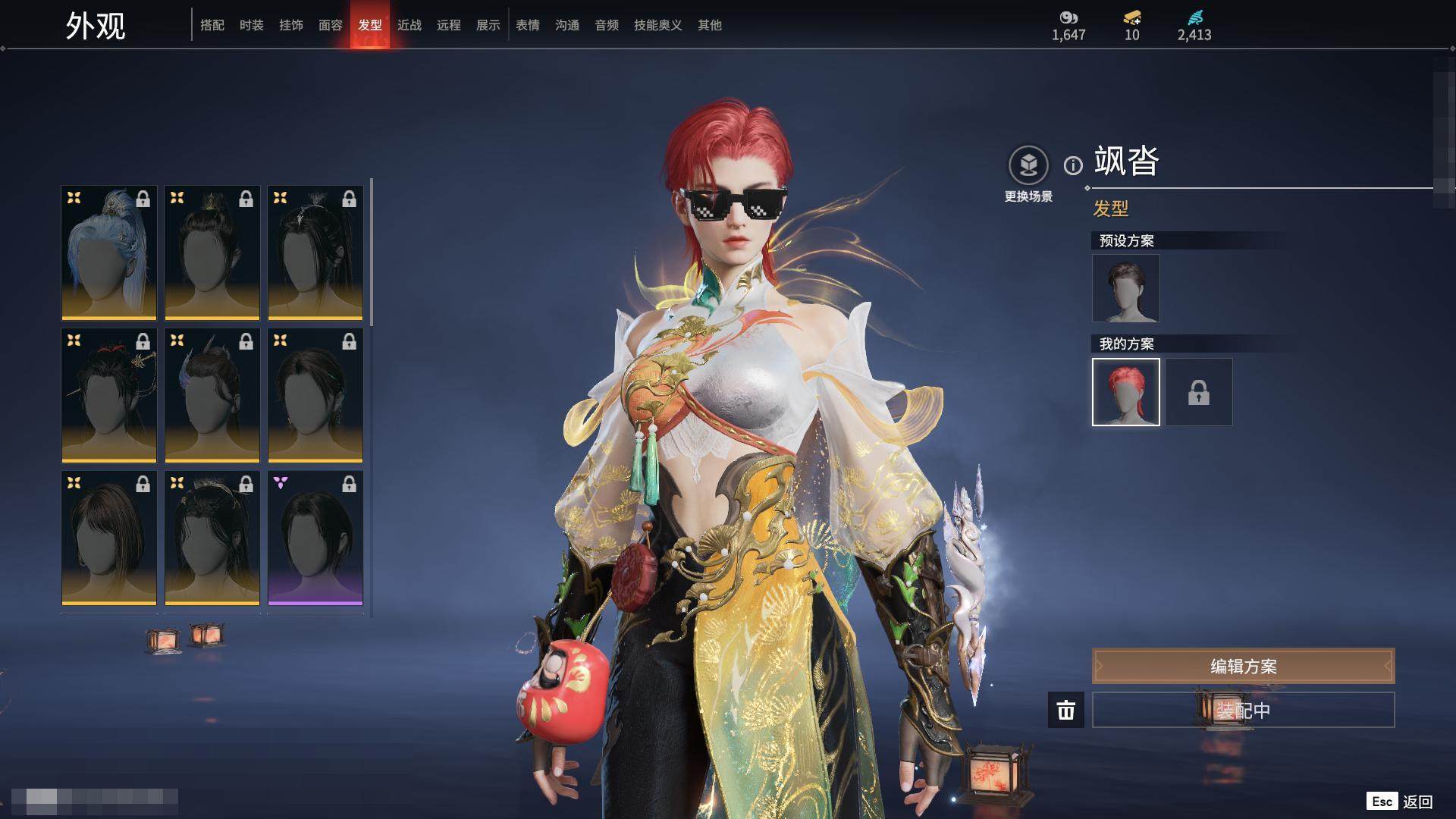1456x819 pixels.
Task: Select the 预设方案 preset hairstyle thumbnail
Action: tap(1125, 288)
